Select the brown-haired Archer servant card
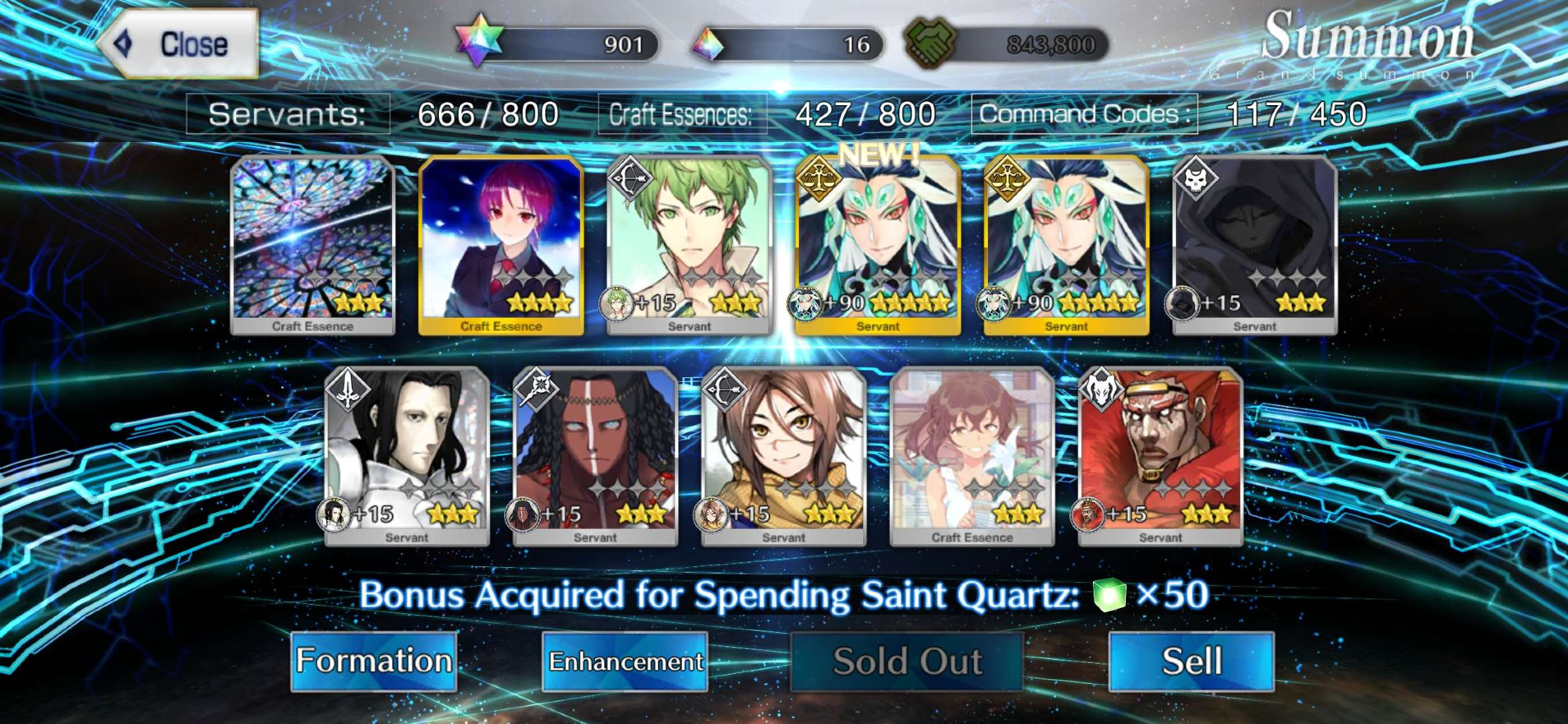The image size is (1568, 724). (x=783, y=457)
